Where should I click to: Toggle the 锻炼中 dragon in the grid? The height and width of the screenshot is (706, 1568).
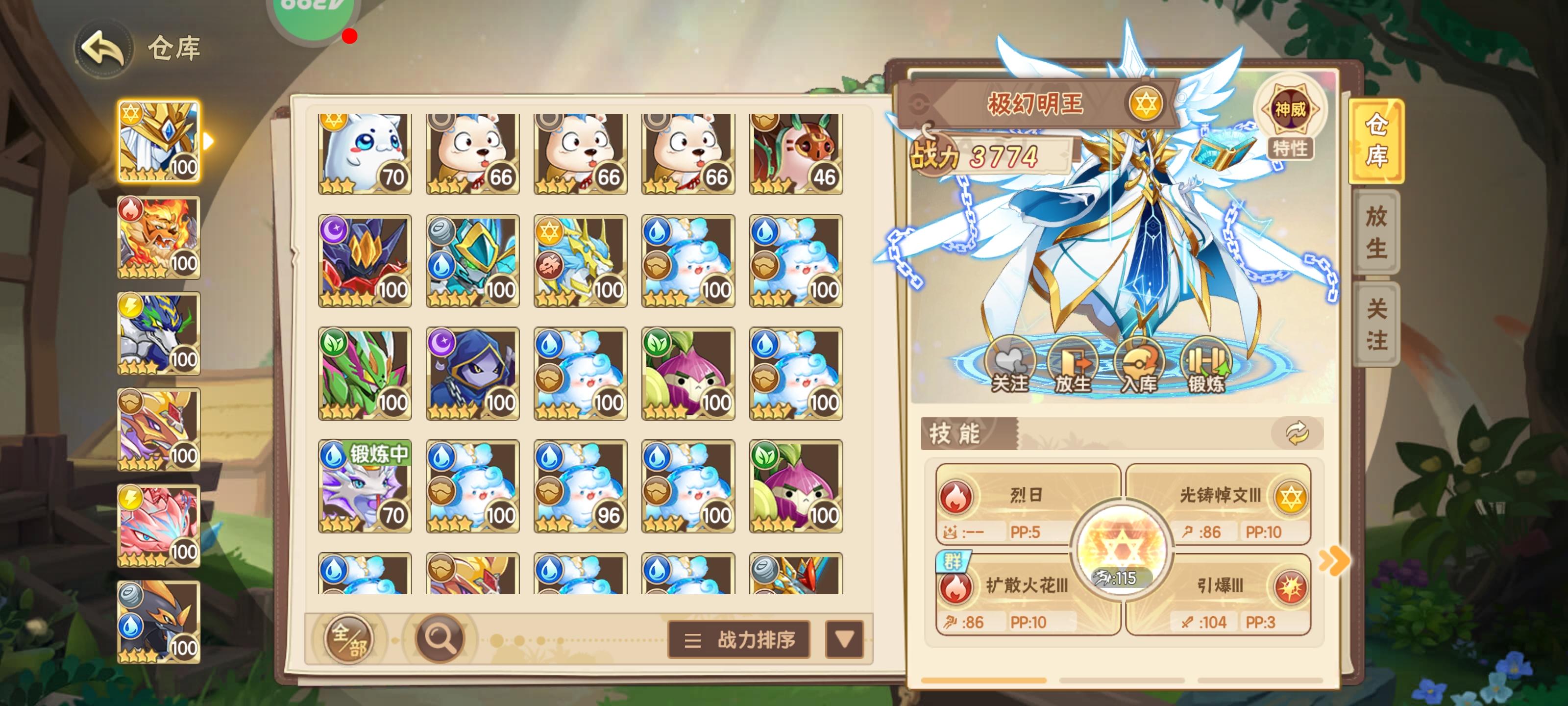(365, 487)
